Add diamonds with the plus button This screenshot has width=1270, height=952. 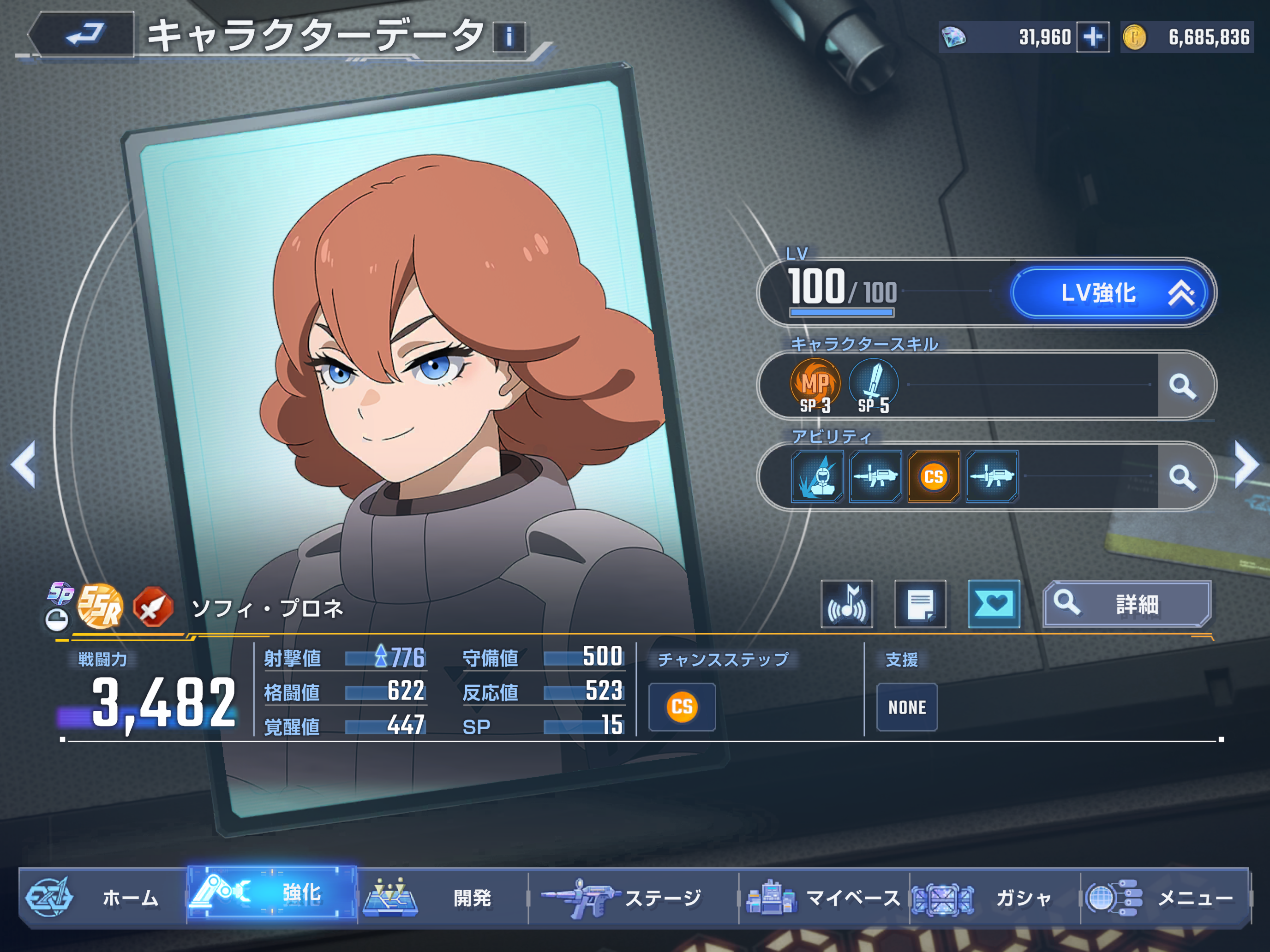pos(1092,37)
